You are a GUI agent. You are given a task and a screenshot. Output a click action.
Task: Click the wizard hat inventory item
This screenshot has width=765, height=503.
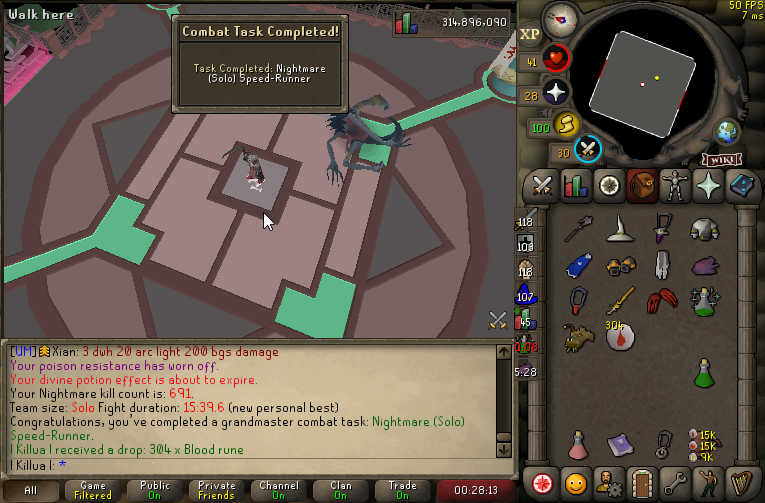click(x=620, y=229)
